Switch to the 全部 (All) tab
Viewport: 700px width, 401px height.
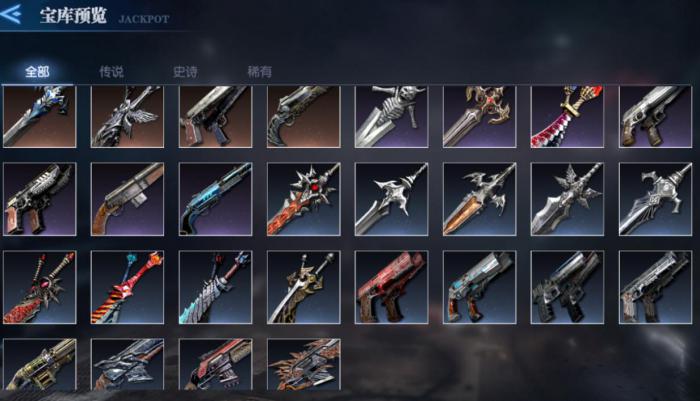[x=37, y=72]
